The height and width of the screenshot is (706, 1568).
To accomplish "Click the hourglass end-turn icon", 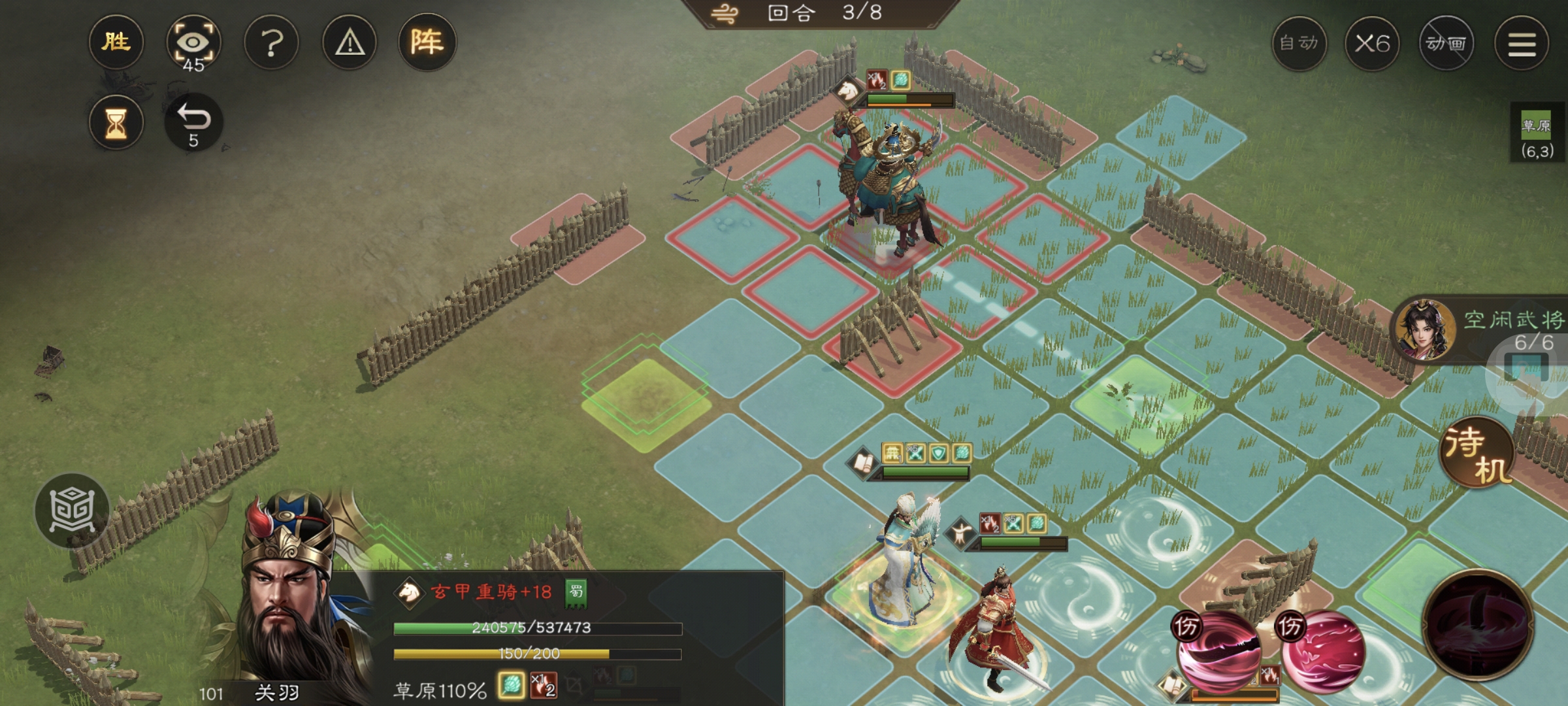I will [x=116, y=122].
